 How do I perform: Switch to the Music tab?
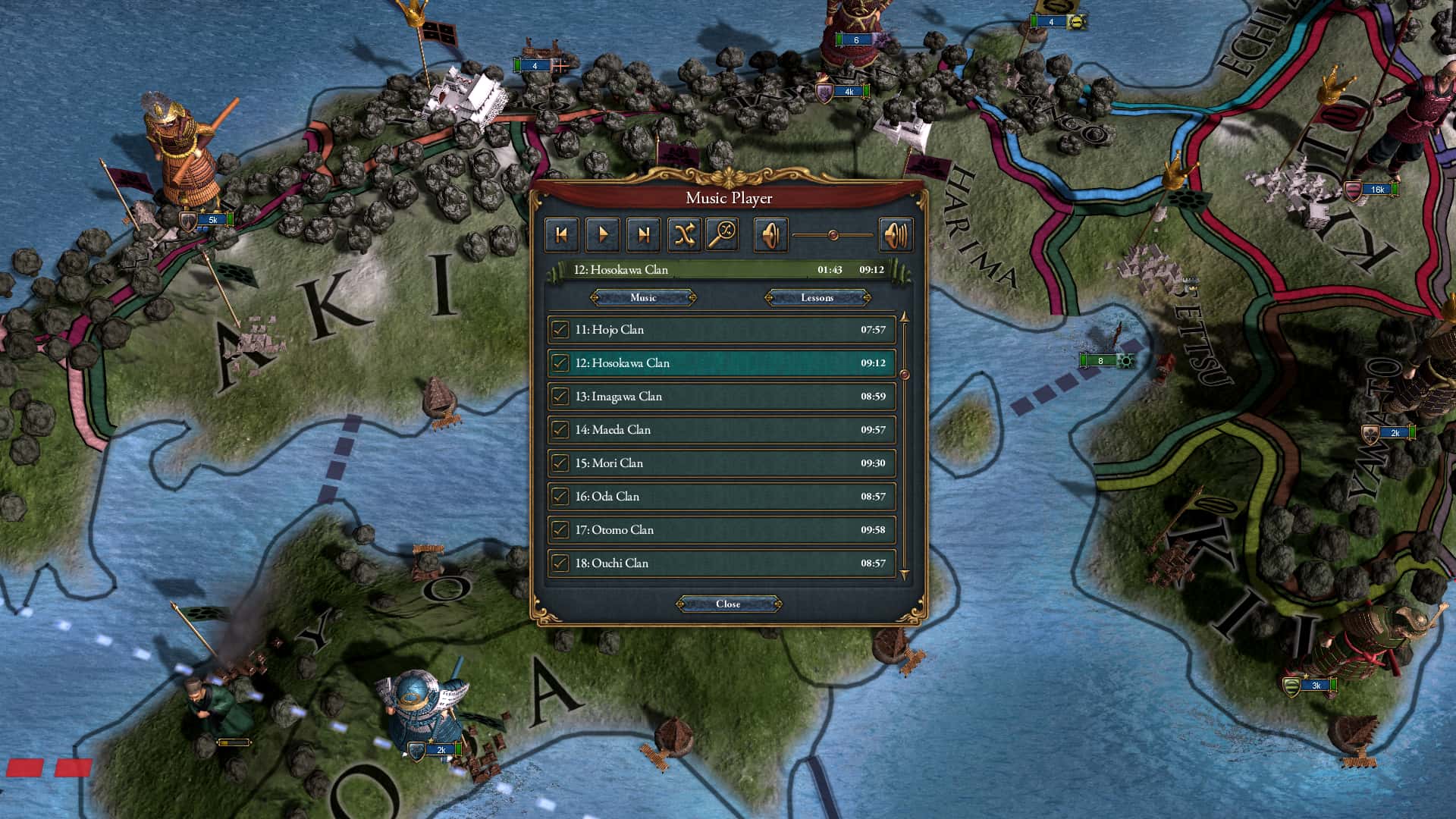click(643, 297)
